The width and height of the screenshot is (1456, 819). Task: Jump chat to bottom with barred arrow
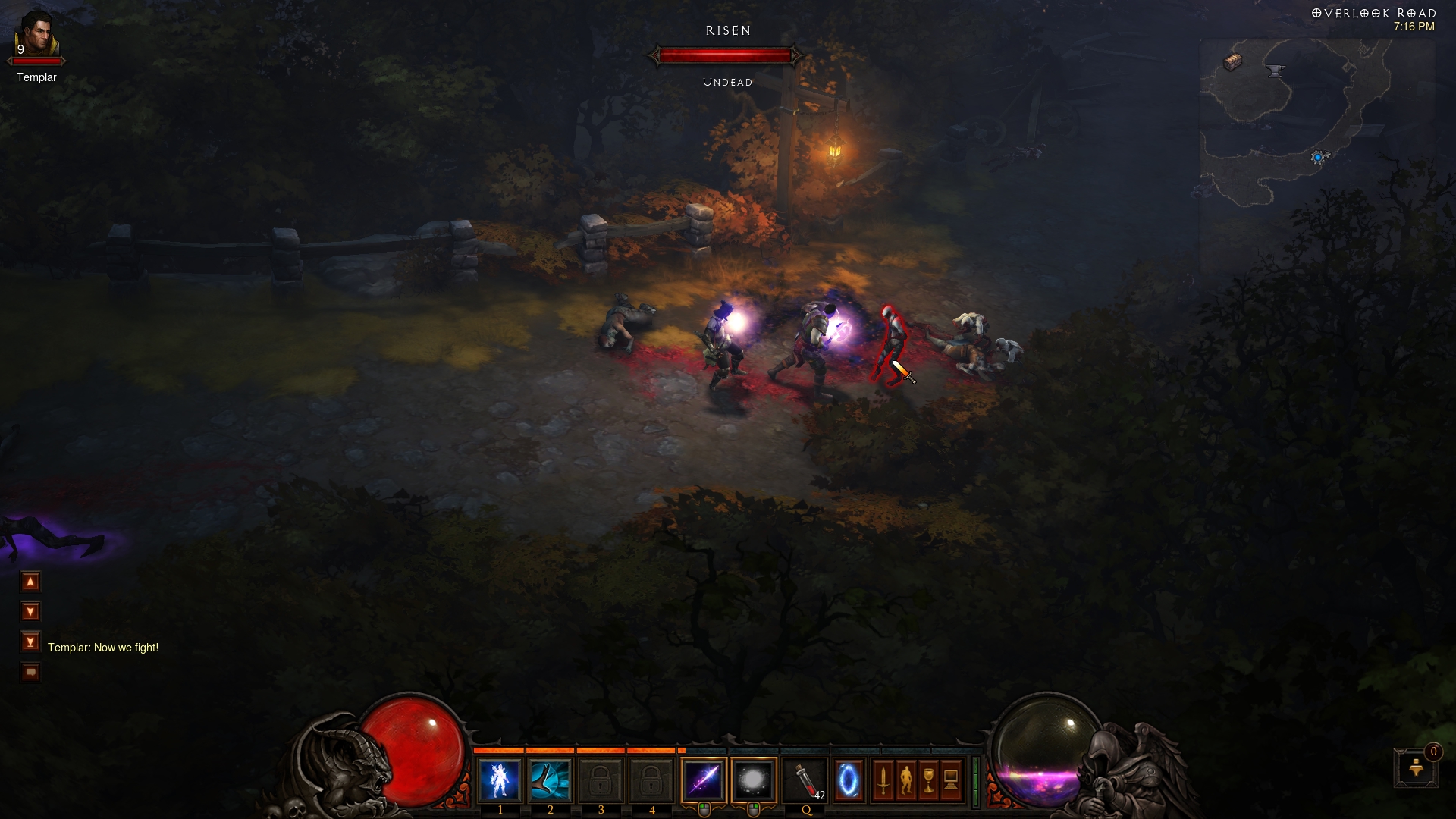30,642
